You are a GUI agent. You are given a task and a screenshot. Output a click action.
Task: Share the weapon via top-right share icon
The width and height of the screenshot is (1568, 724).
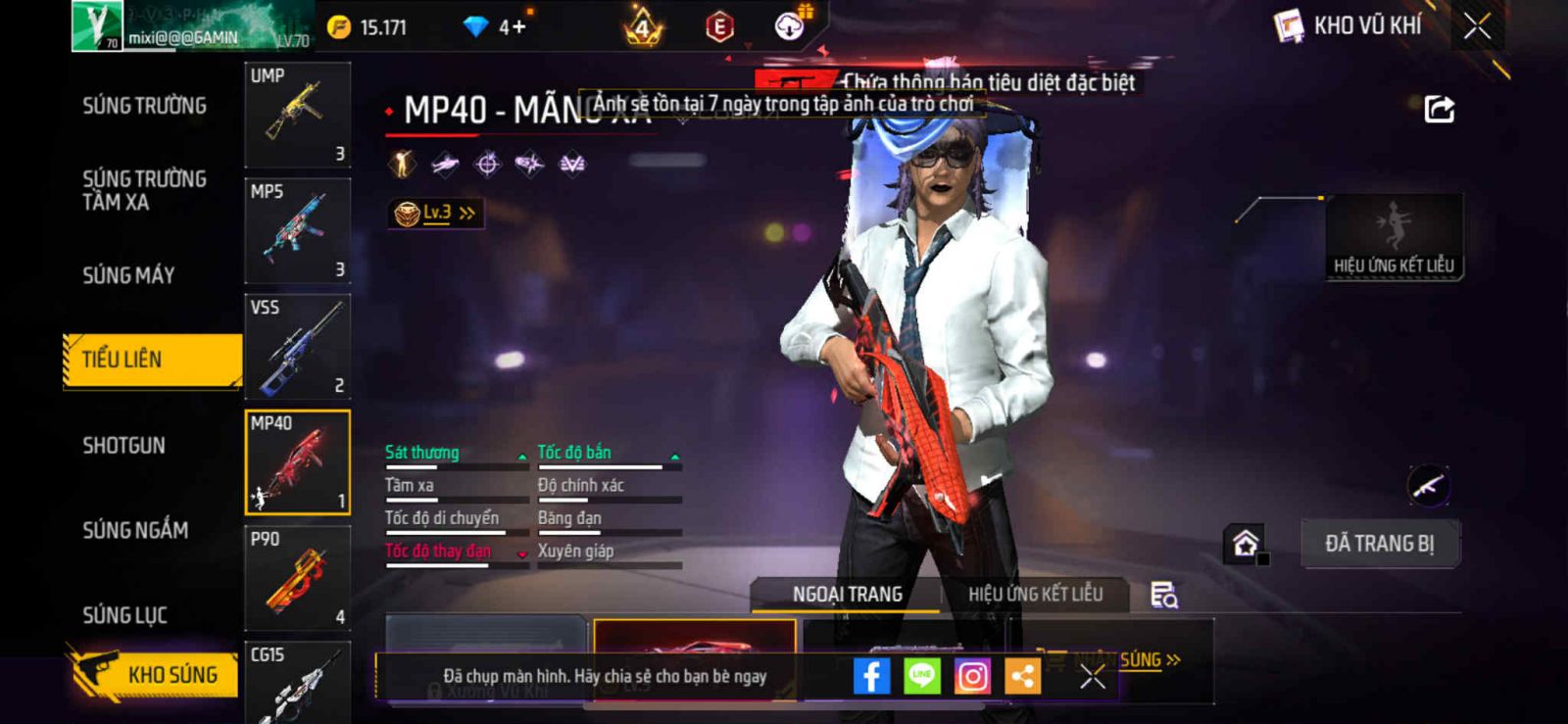[x=1439, y=109]
